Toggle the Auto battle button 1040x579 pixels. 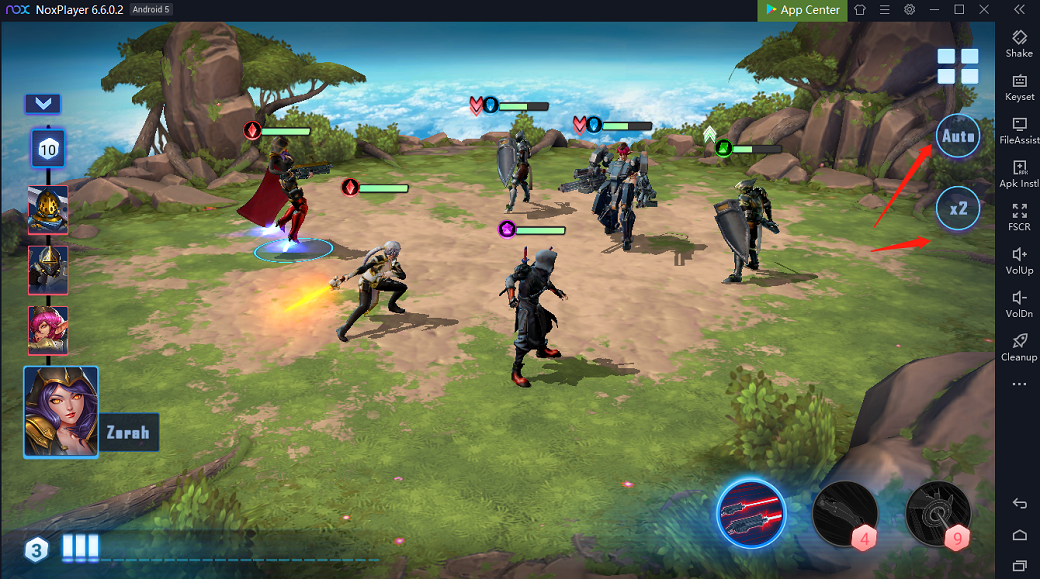957,136
